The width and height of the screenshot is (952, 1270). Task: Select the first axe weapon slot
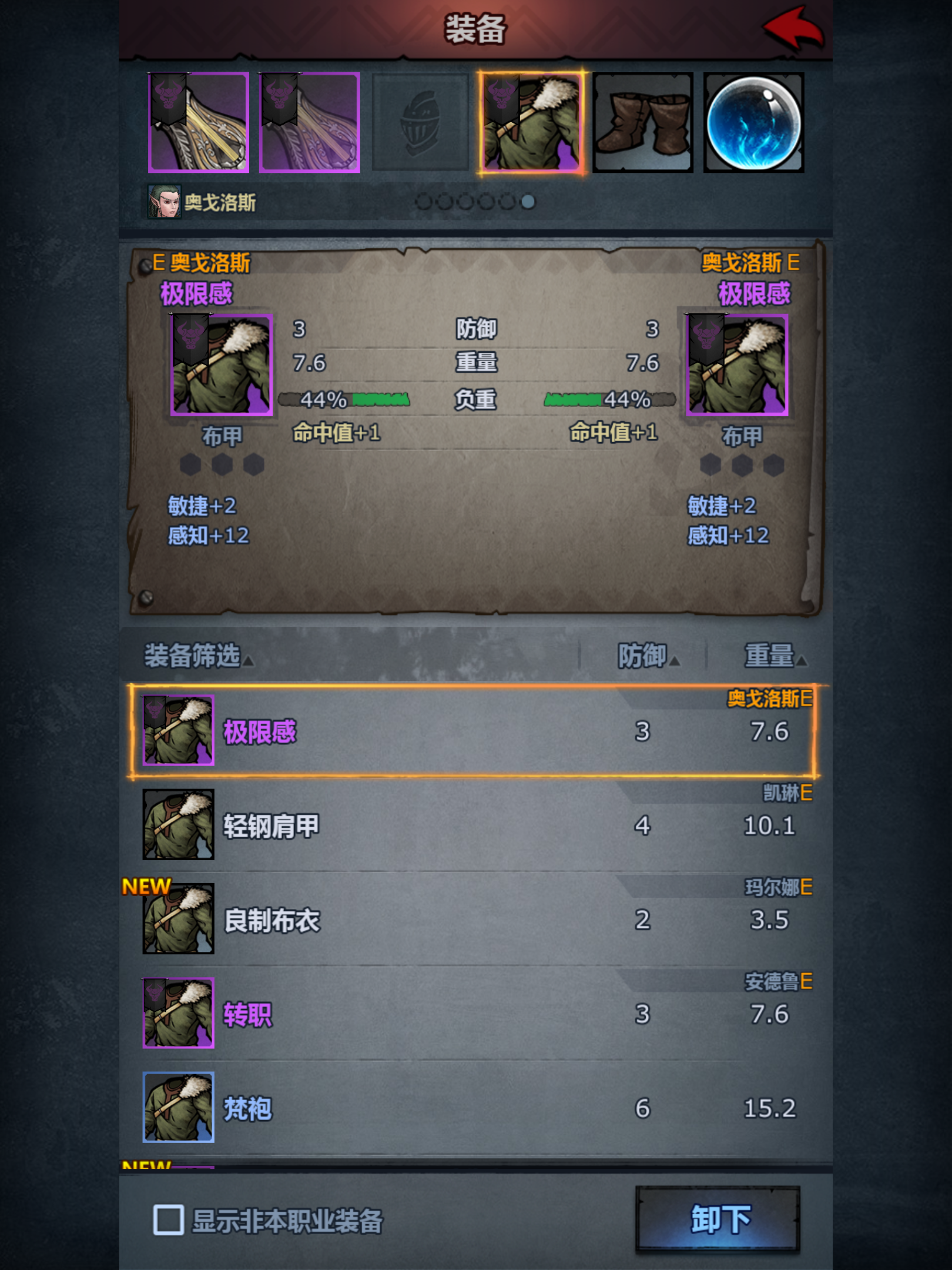click(197, 122)
